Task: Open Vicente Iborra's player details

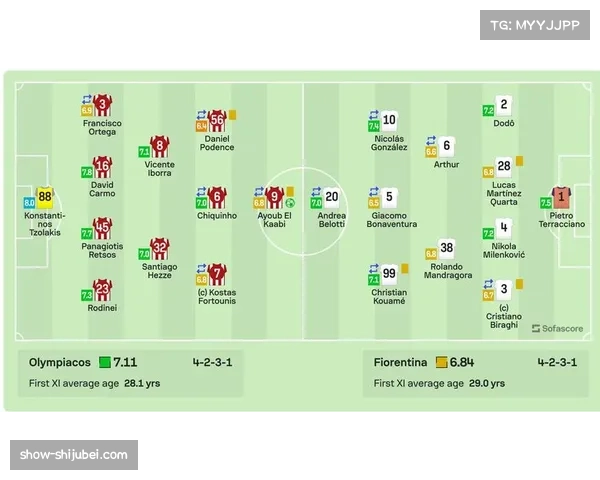Action: pos(160,148)
